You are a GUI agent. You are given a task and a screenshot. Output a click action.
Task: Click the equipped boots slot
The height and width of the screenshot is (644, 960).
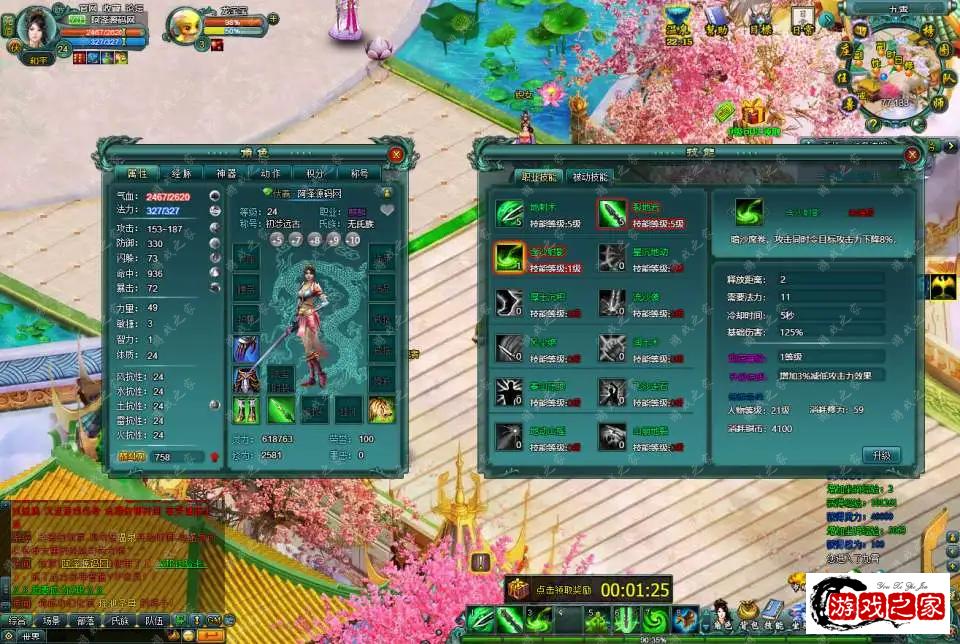pyautogui.click(x=246, y=409)
